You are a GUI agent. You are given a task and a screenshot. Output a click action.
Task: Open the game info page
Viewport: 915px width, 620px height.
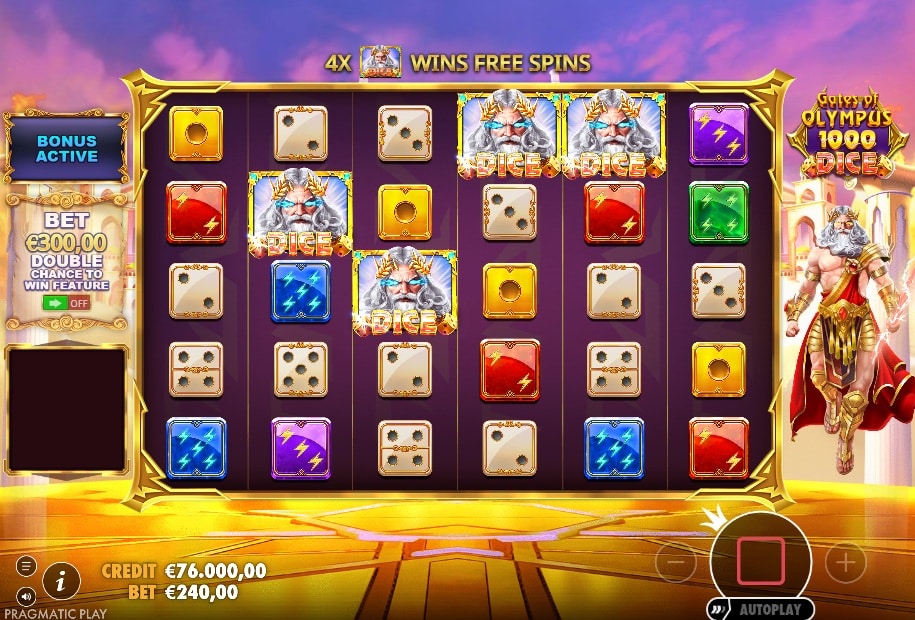point(62,579)
